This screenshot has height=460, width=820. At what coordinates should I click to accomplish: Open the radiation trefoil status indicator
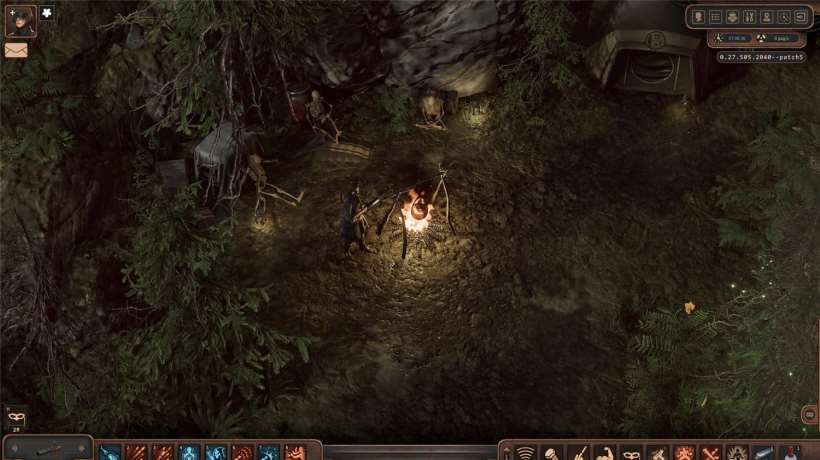coord(761,39)
